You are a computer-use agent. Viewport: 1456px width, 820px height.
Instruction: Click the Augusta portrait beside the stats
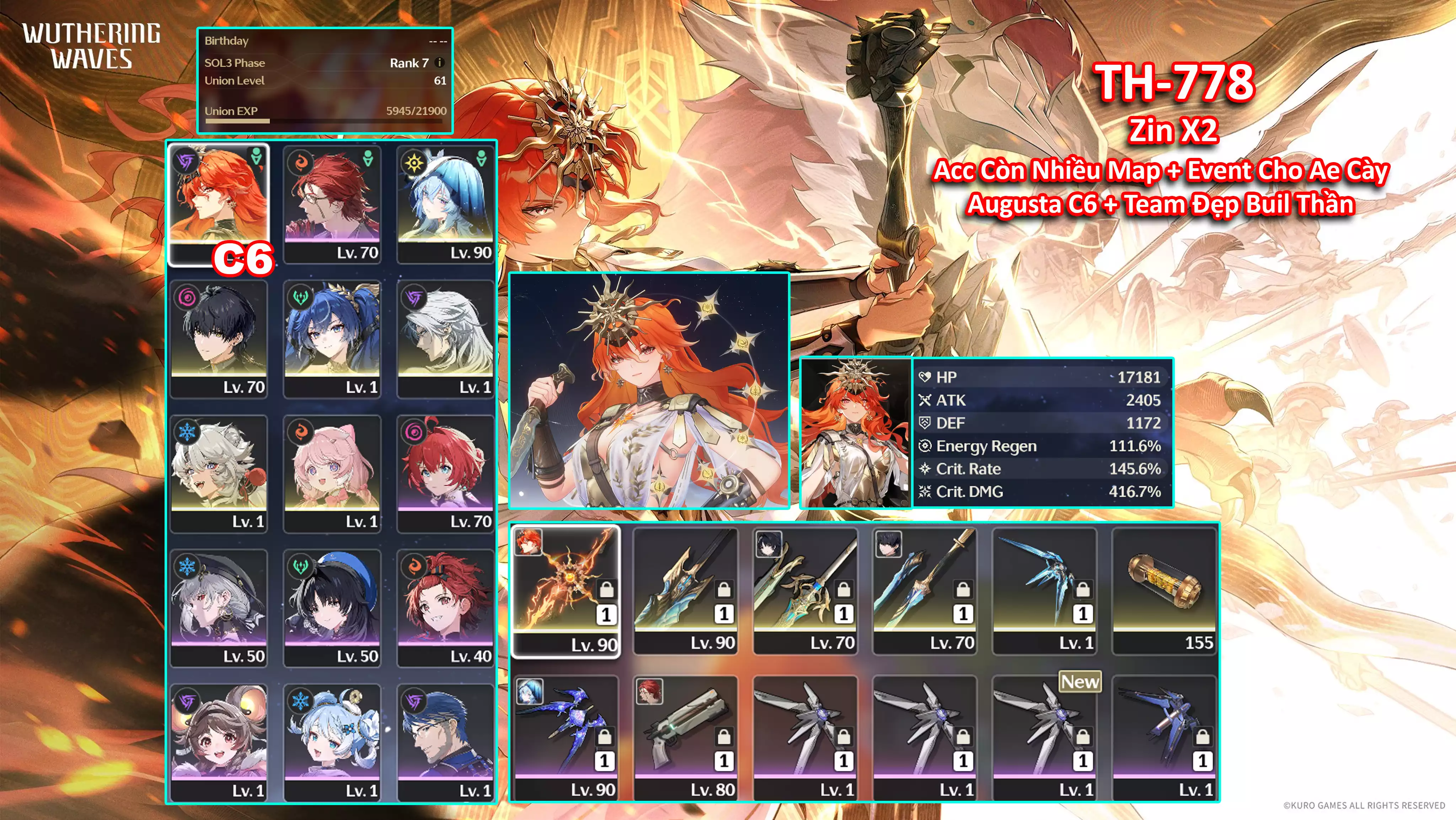[x=856, y=433]
